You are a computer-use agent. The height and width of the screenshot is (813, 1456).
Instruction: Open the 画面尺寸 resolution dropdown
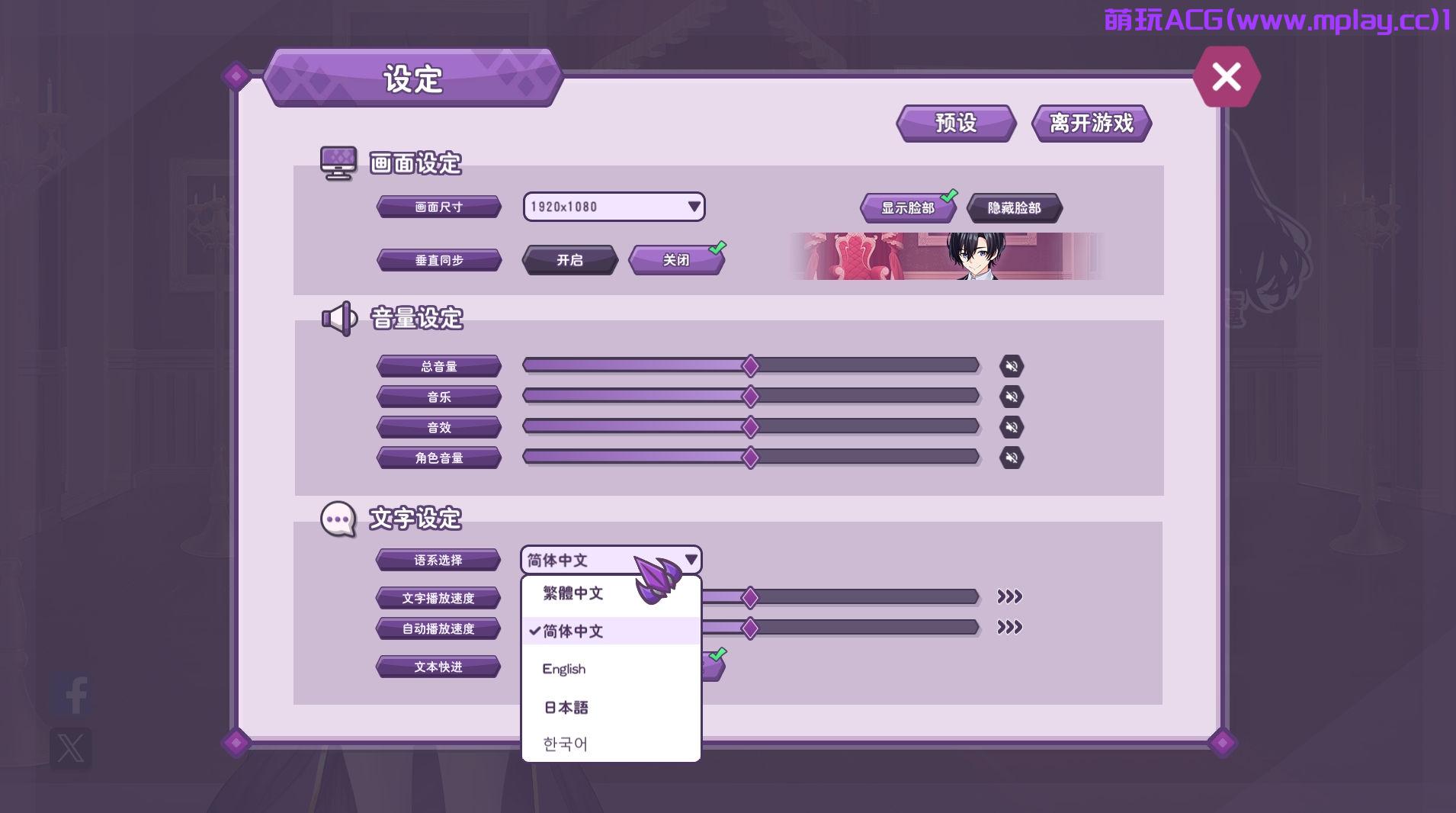614,207
